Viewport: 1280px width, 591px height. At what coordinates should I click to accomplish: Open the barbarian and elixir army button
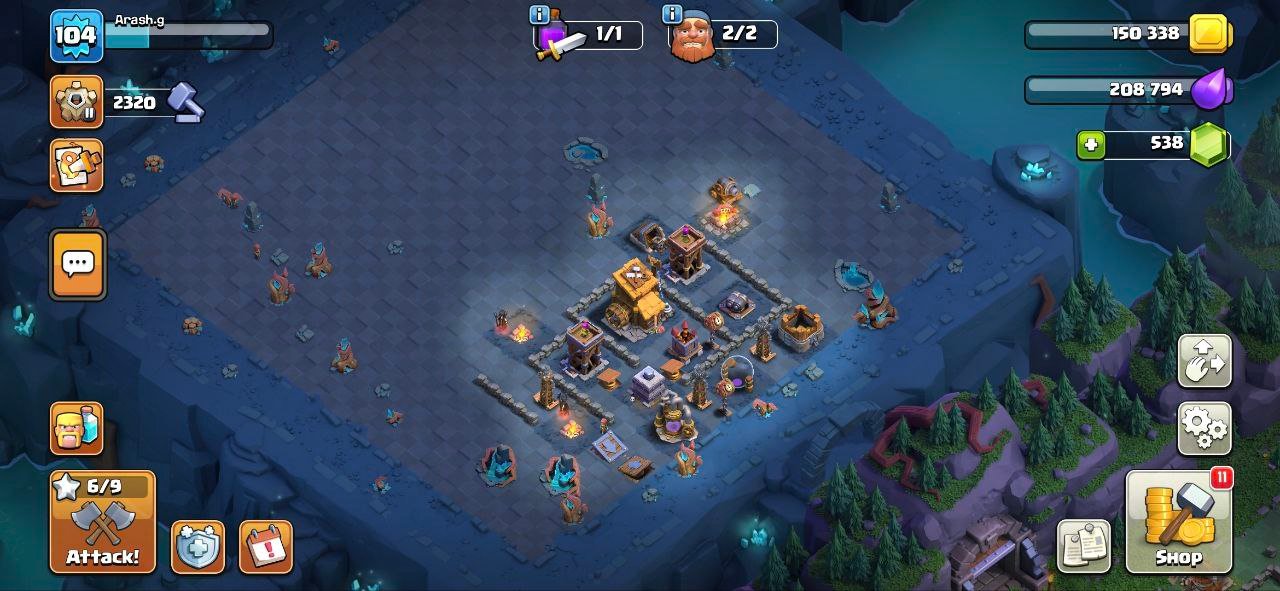pyautogui.click(x=77, y=429)
